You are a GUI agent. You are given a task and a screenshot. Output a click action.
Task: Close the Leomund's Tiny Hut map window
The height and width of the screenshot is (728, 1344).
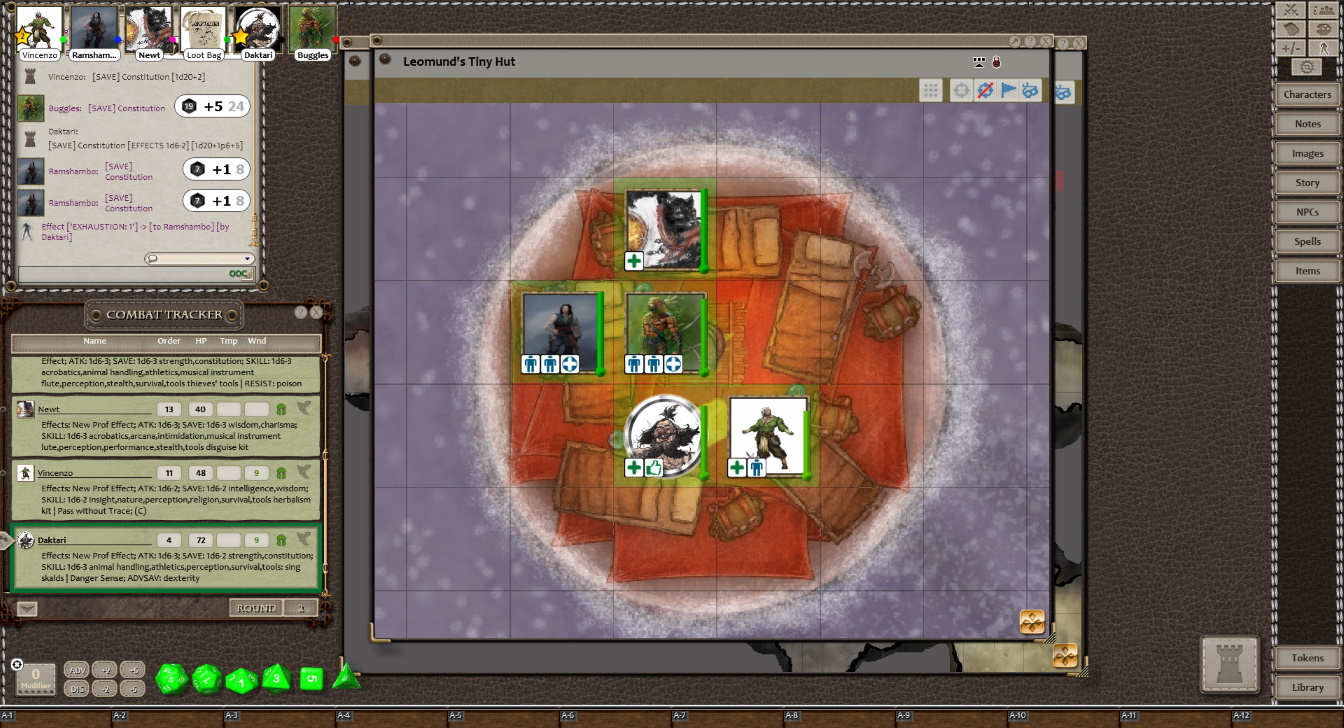point(1046,42)
